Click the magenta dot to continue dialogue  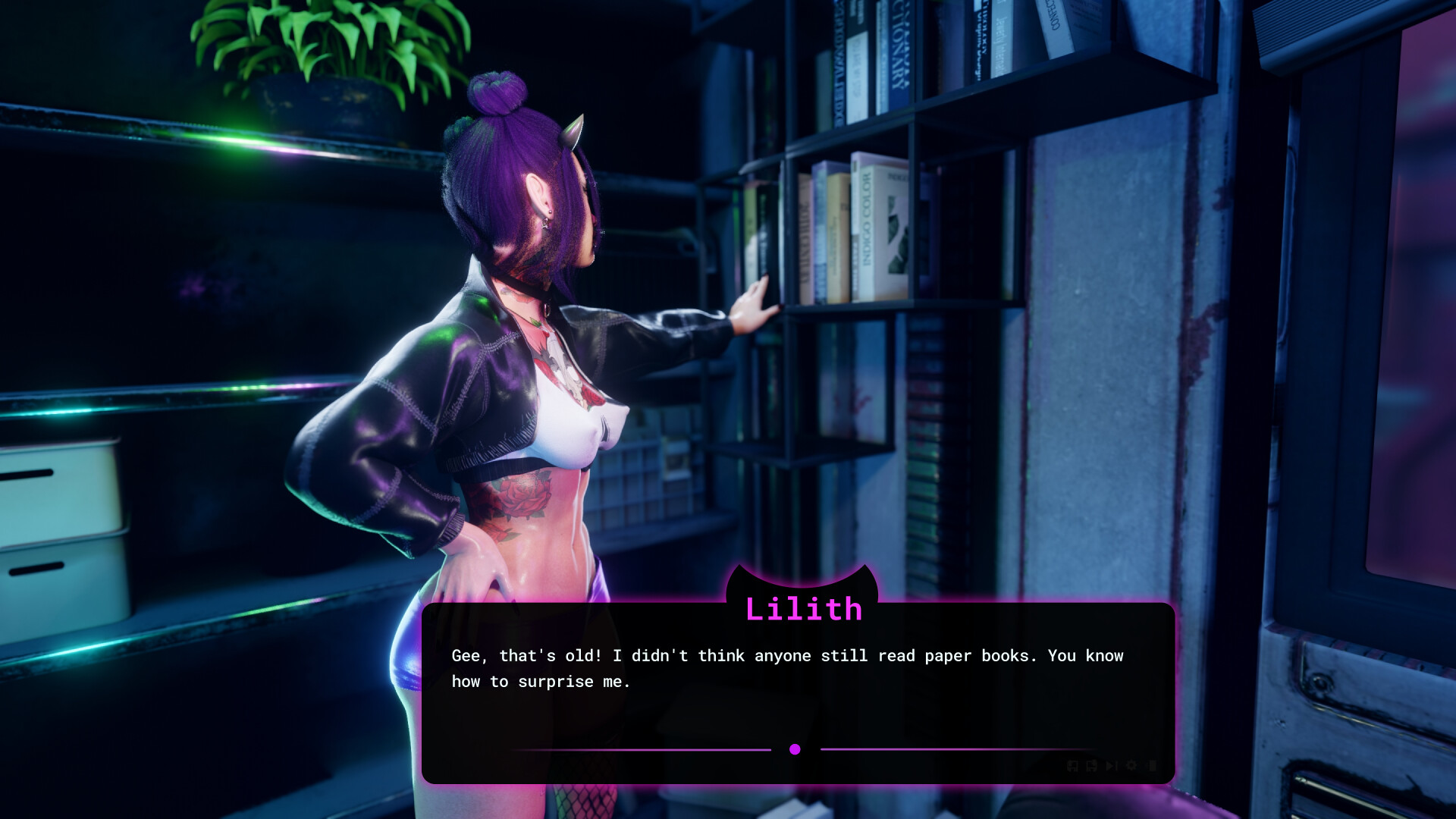click(x=795, y=749)
